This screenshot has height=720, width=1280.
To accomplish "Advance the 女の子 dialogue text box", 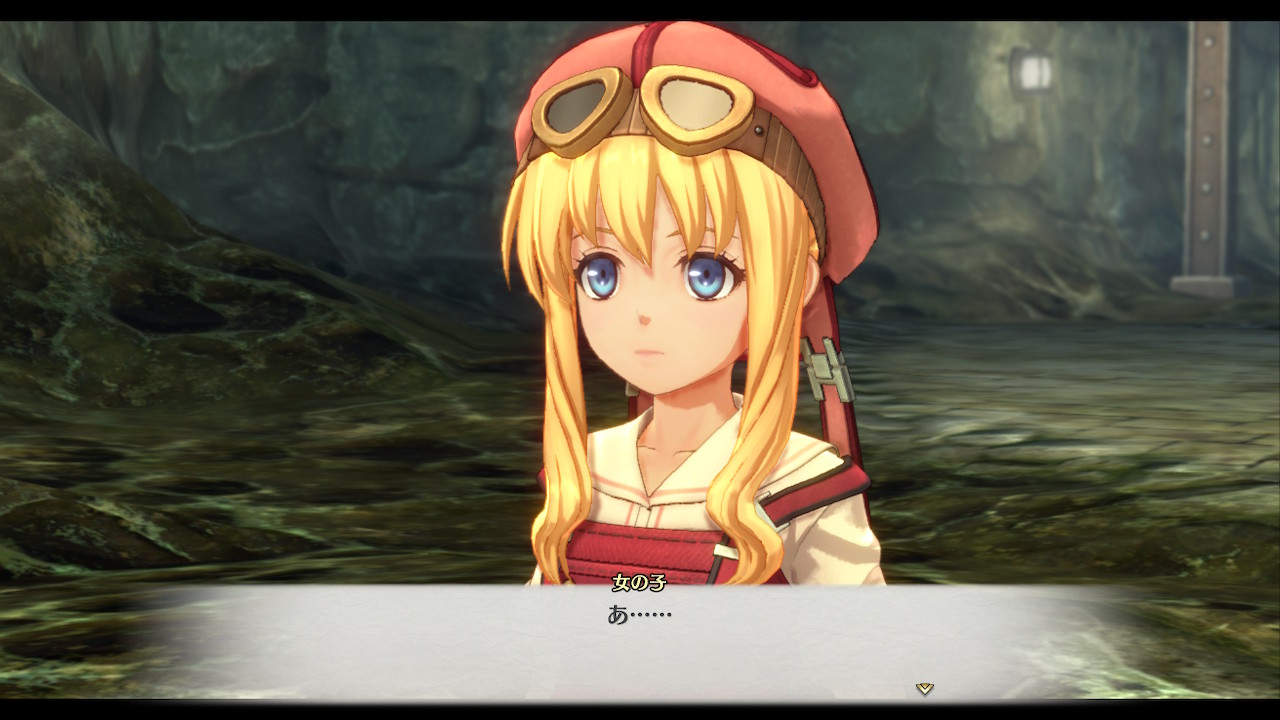I will click(640, 642).
